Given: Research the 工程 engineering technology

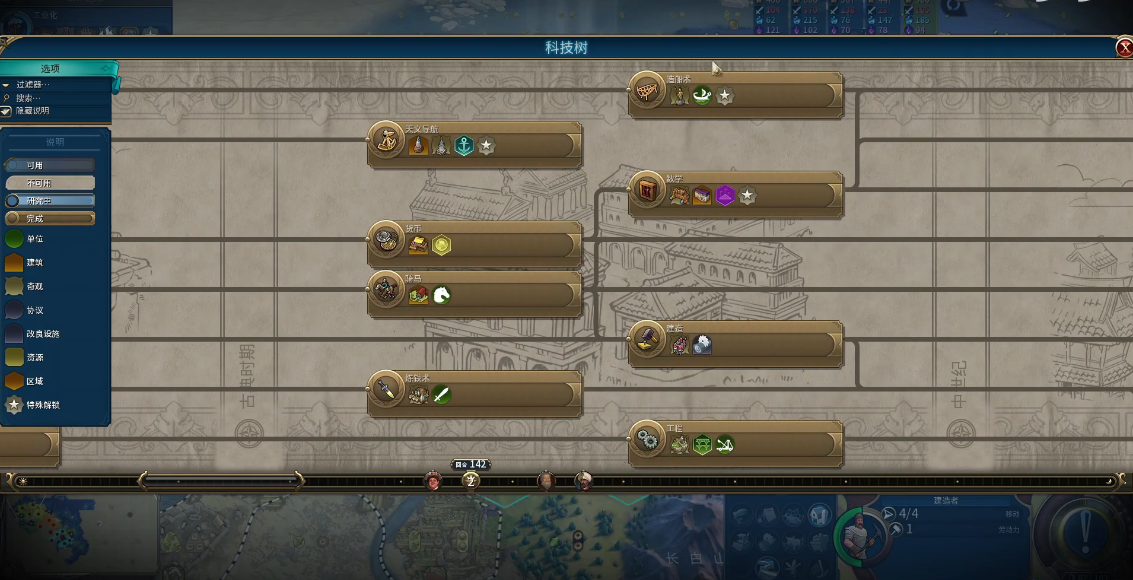Looking at the screenshot, I should click(735, 444).
